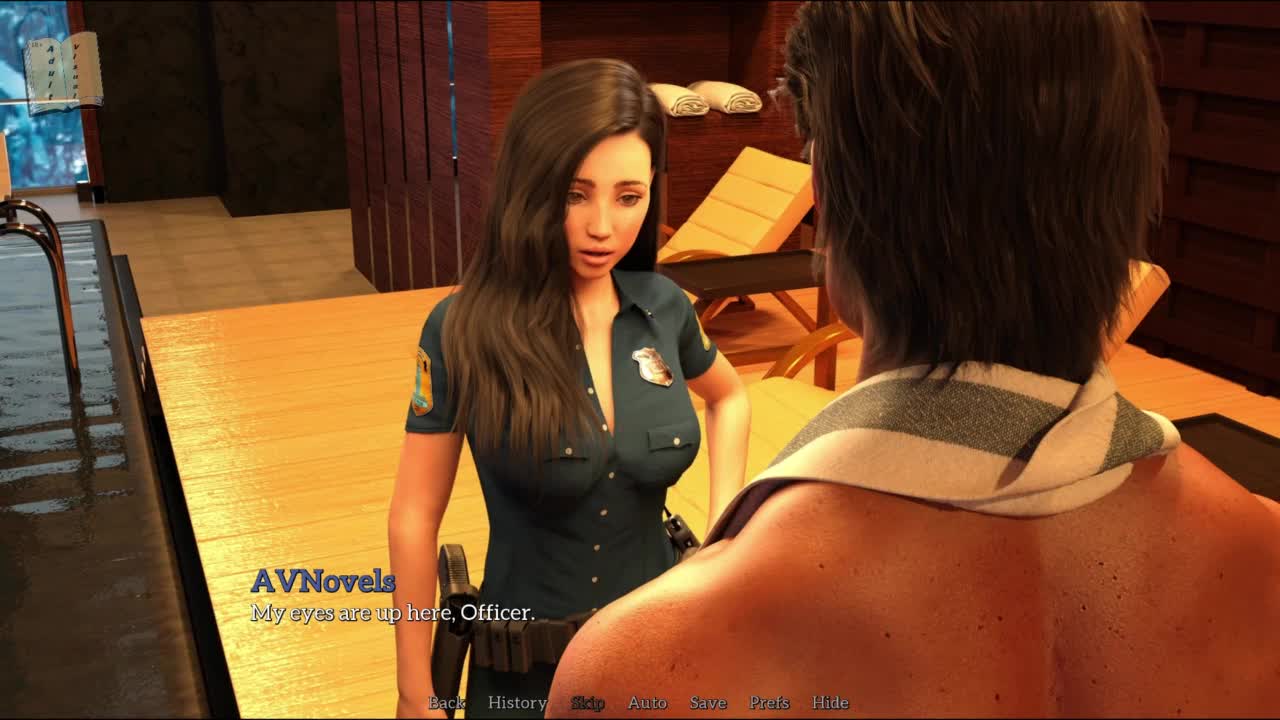Activate Skip in the quick menu
Screen dimensions: 1280x720
[588, 703]
